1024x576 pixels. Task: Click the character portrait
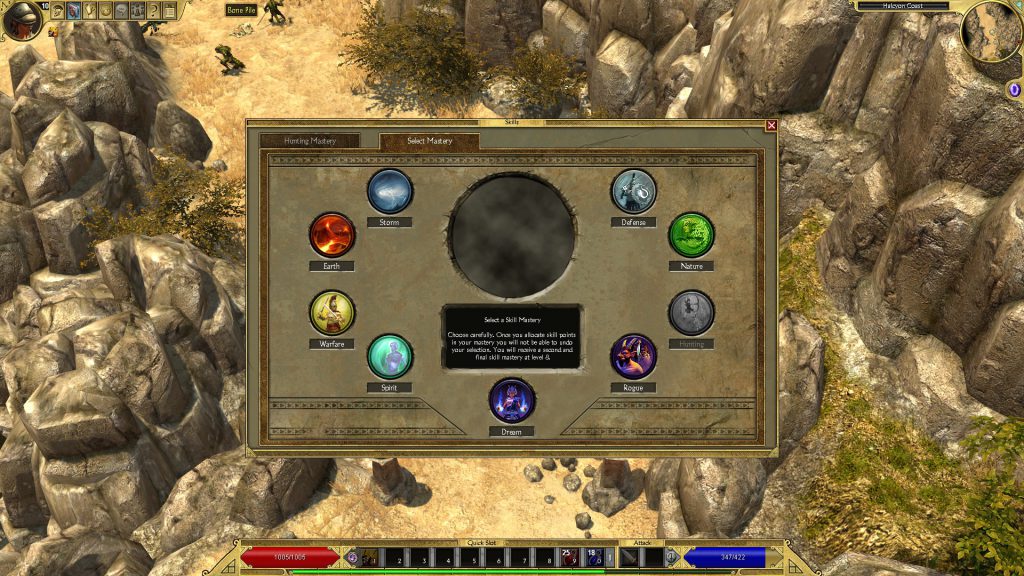pos(22,20)
